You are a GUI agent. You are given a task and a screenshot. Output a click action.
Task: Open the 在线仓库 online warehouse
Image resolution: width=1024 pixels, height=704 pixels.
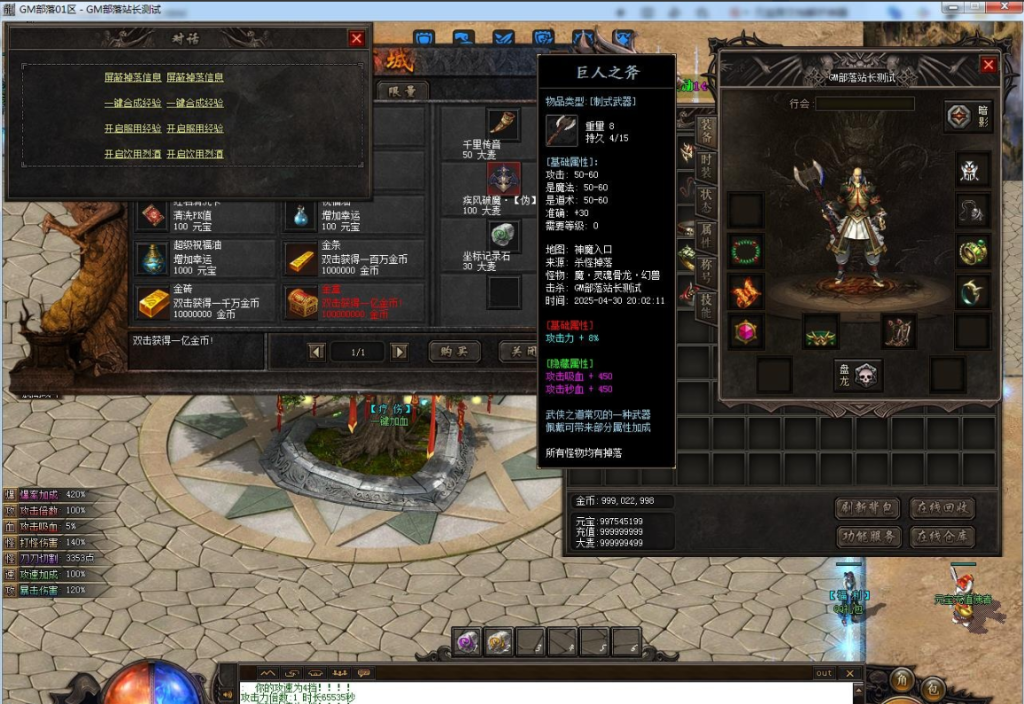[941, 537]
